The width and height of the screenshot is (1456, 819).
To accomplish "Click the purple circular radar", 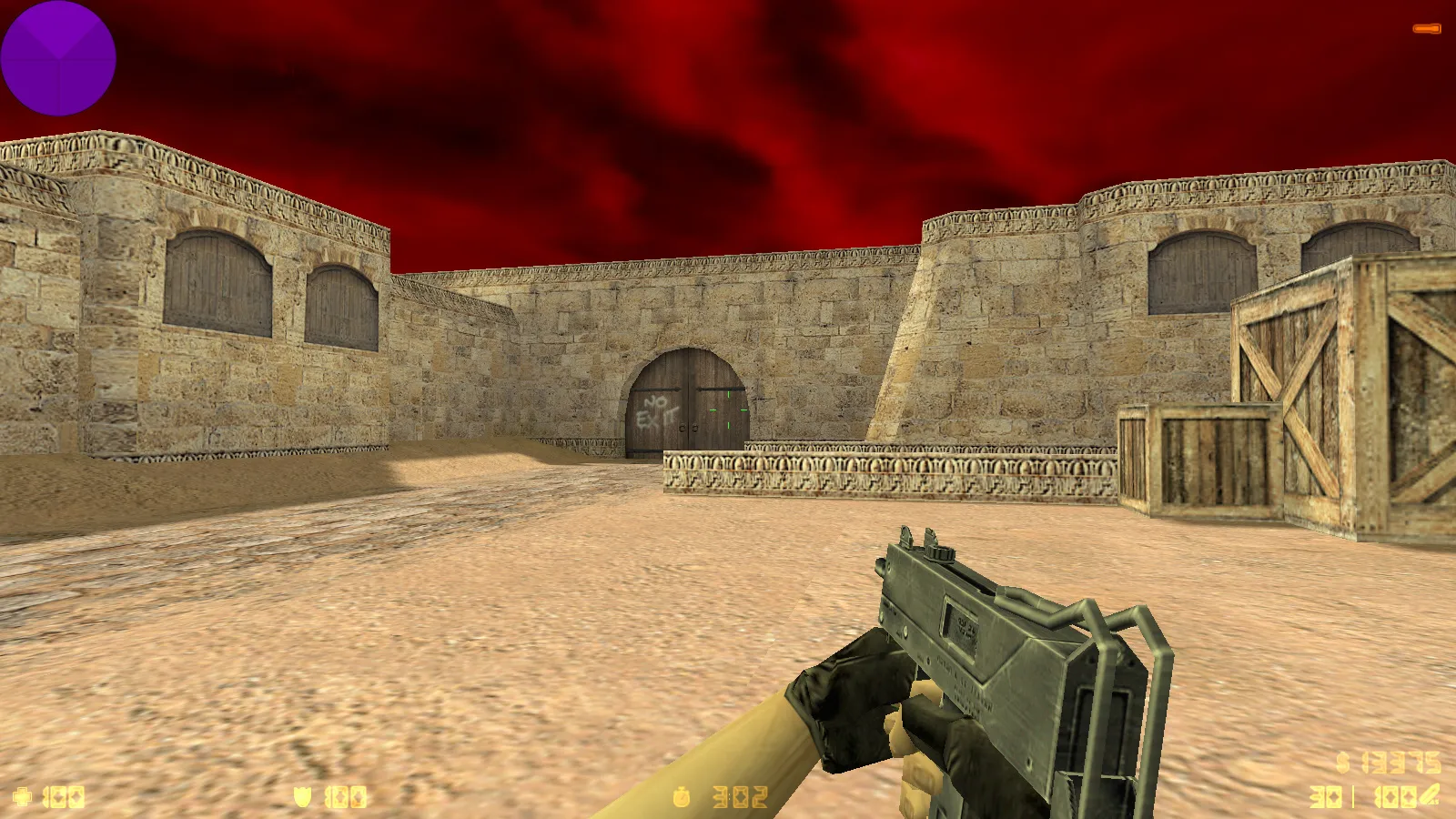I will pyautogui.click(x=58, y=58).
